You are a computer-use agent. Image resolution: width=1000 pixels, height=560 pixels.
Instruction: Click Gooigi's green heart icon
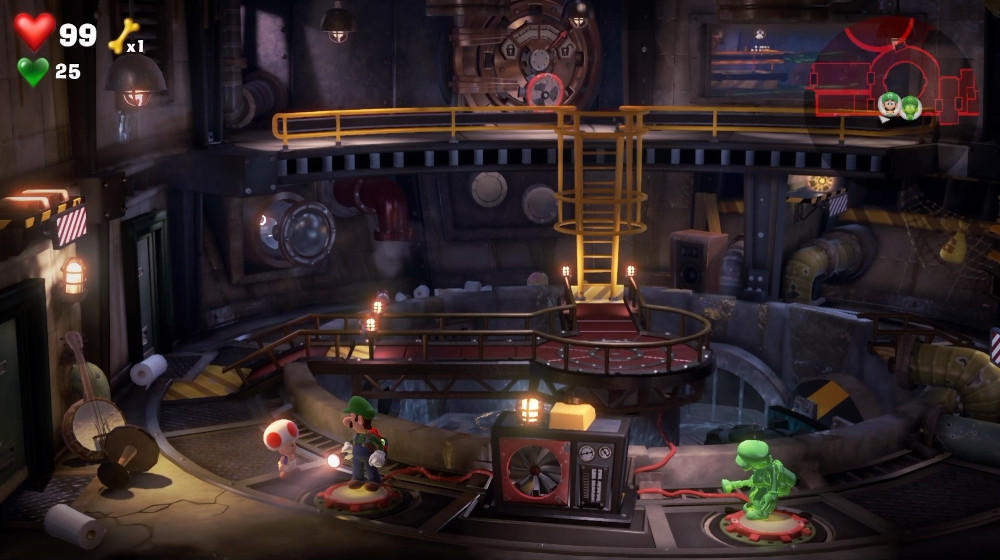[33, 71]
